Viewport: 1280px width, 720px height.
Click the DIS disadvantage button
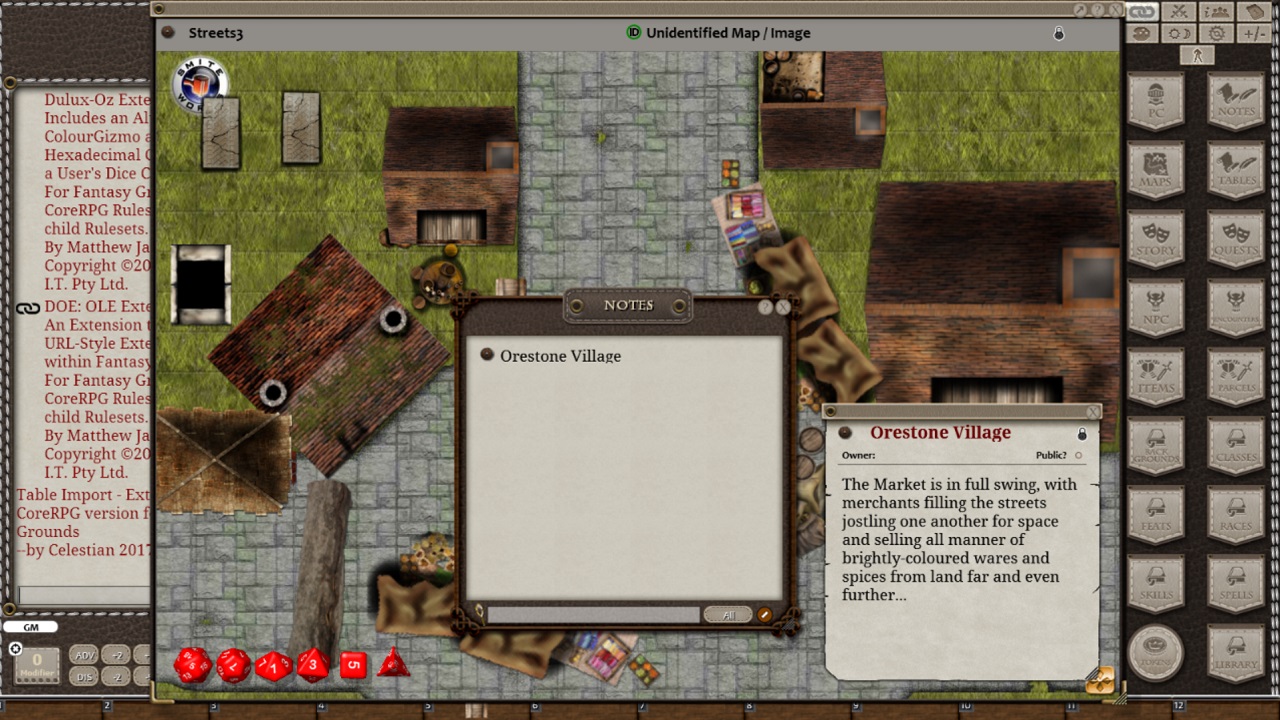pos(84,677)
